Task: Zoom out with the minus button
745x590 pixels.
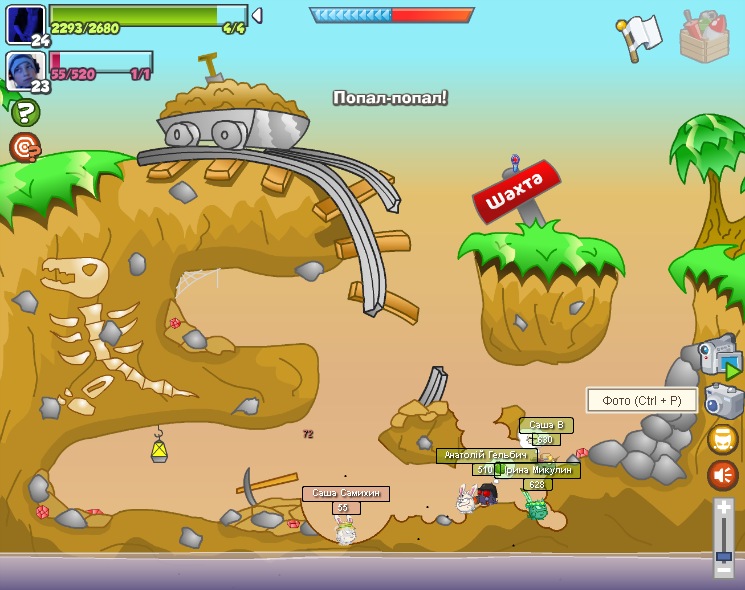Action: 724,571
